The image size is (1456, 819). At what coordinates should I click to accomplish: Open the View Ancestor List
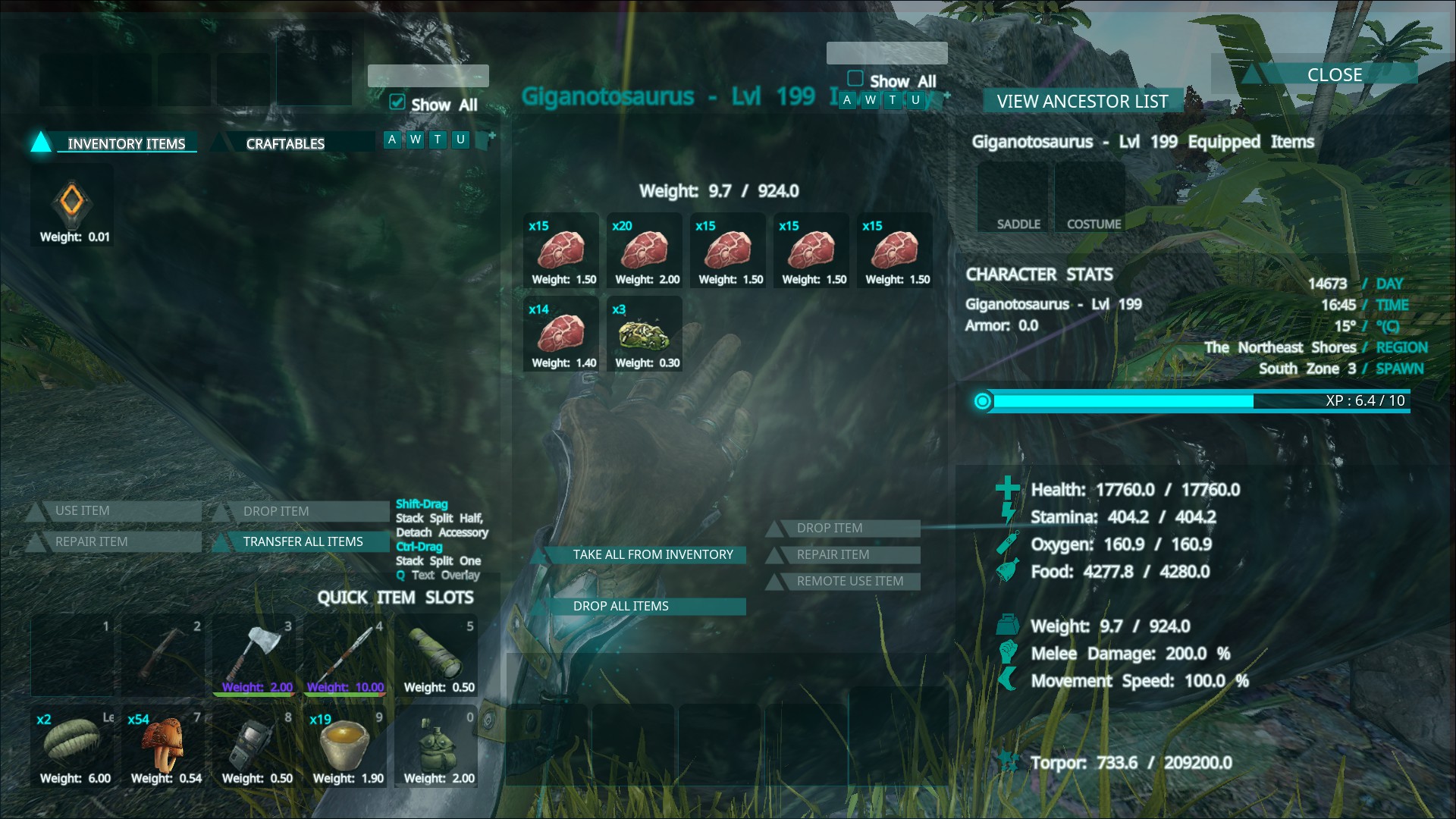click(1082, 102)
